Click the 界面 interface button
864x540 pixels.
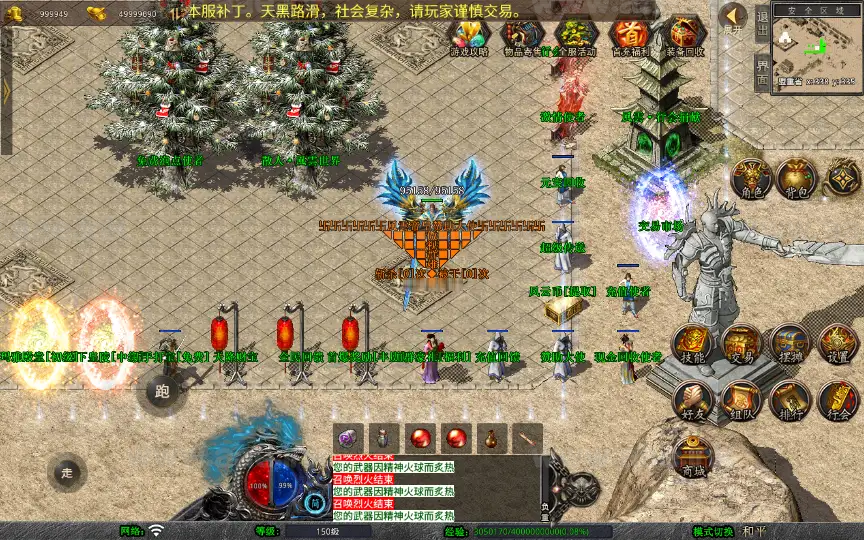[x=762, y=72]
